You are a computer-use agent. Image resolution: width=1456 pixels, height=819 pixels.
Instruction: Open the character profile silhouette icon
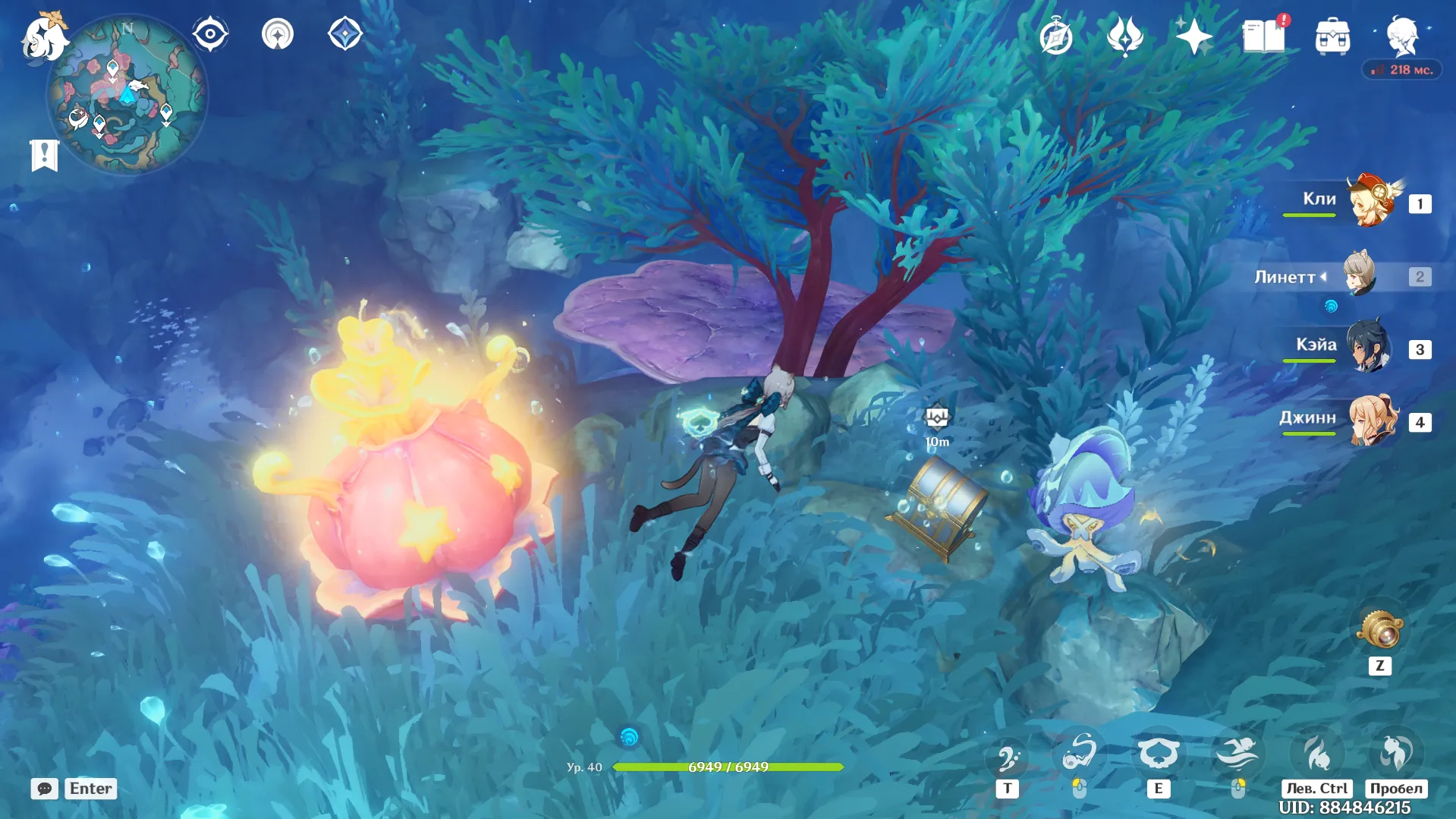(x=1402, y=35)
